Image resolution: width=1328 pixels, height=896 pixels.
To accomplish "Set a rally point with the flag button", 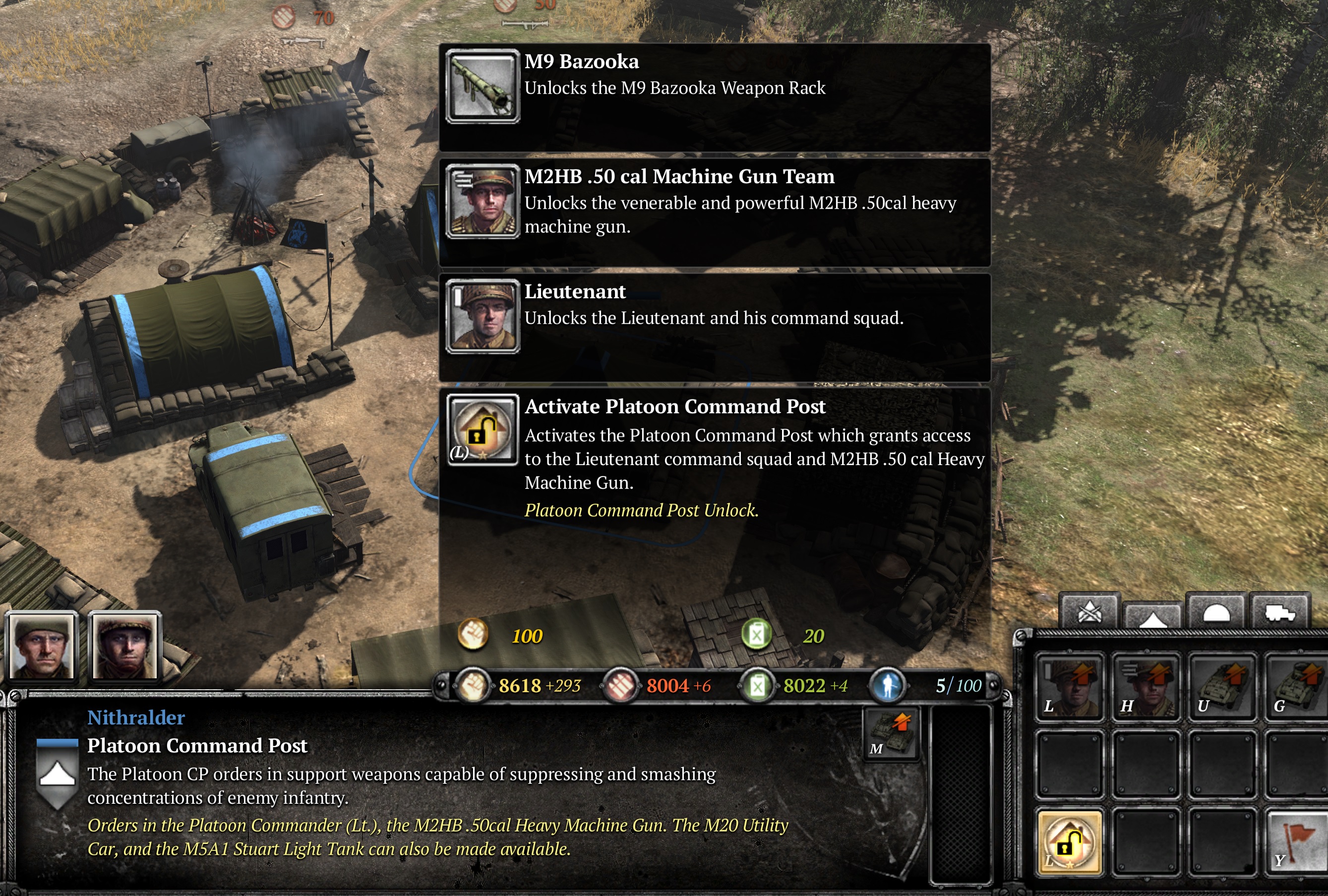I will (1296, 842).
